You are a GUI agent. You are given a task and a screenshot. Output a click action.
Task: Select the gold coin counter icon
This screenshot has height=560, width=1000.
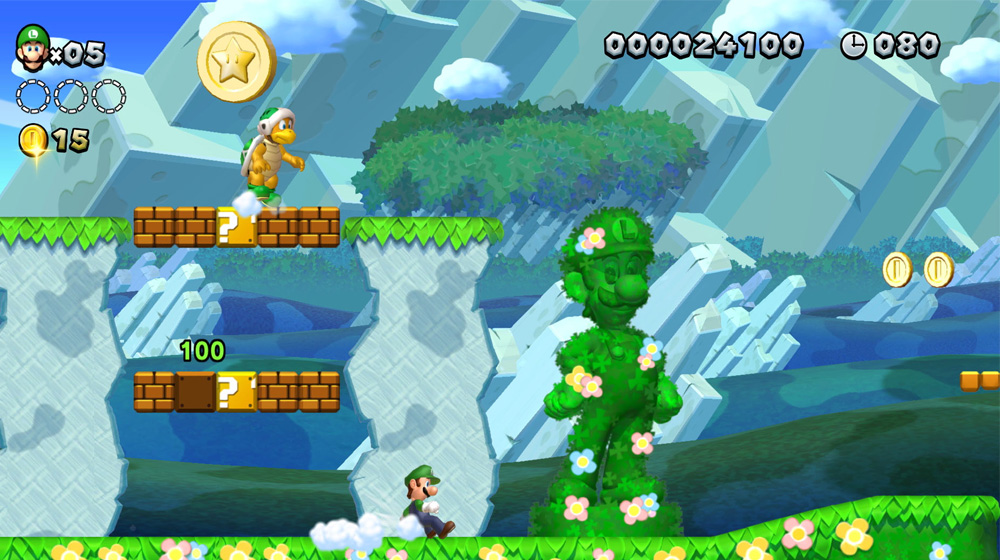point(32,141)
